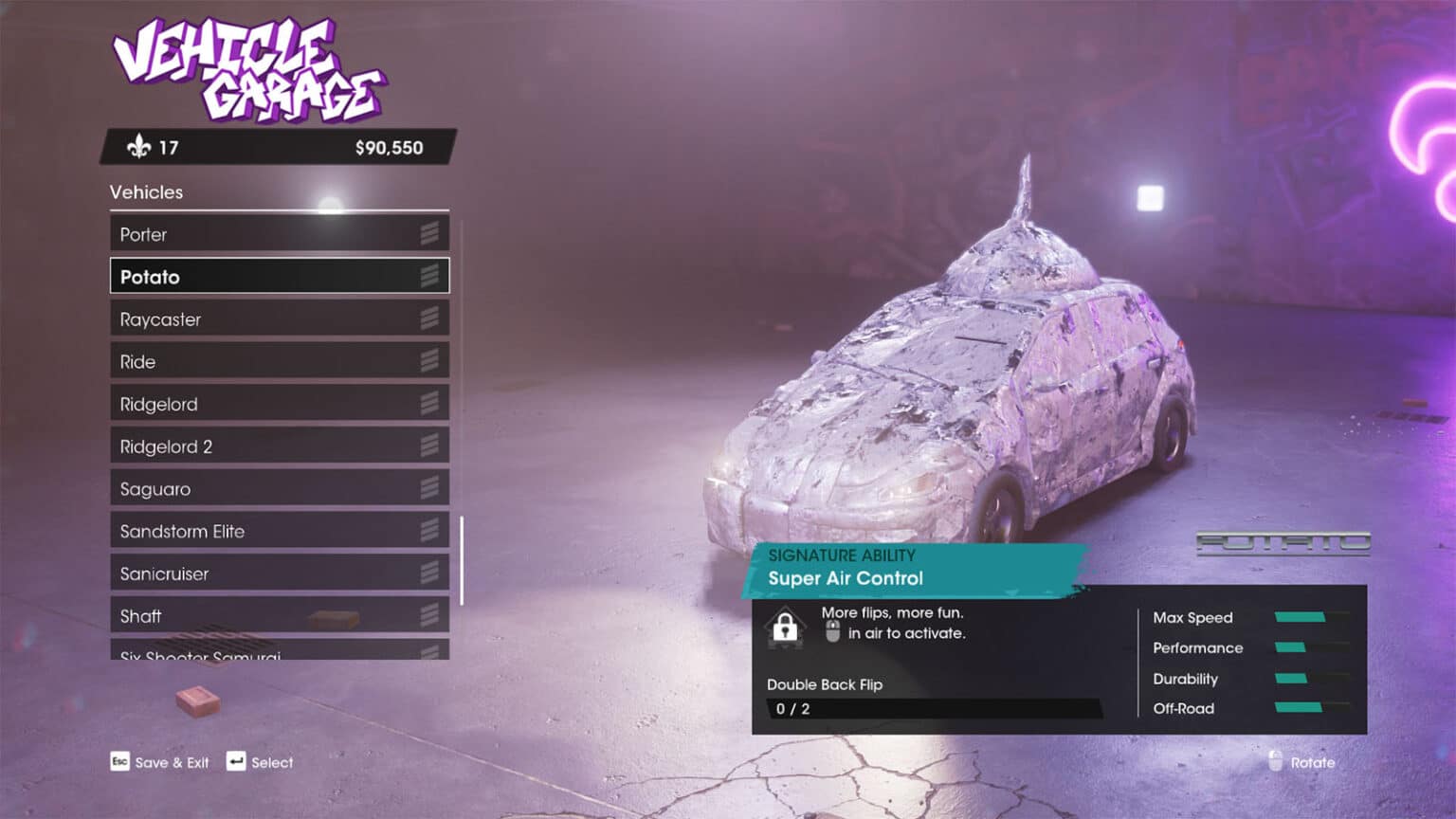
Task: Choose the Ridgelord vehicle
Action: 279,404
